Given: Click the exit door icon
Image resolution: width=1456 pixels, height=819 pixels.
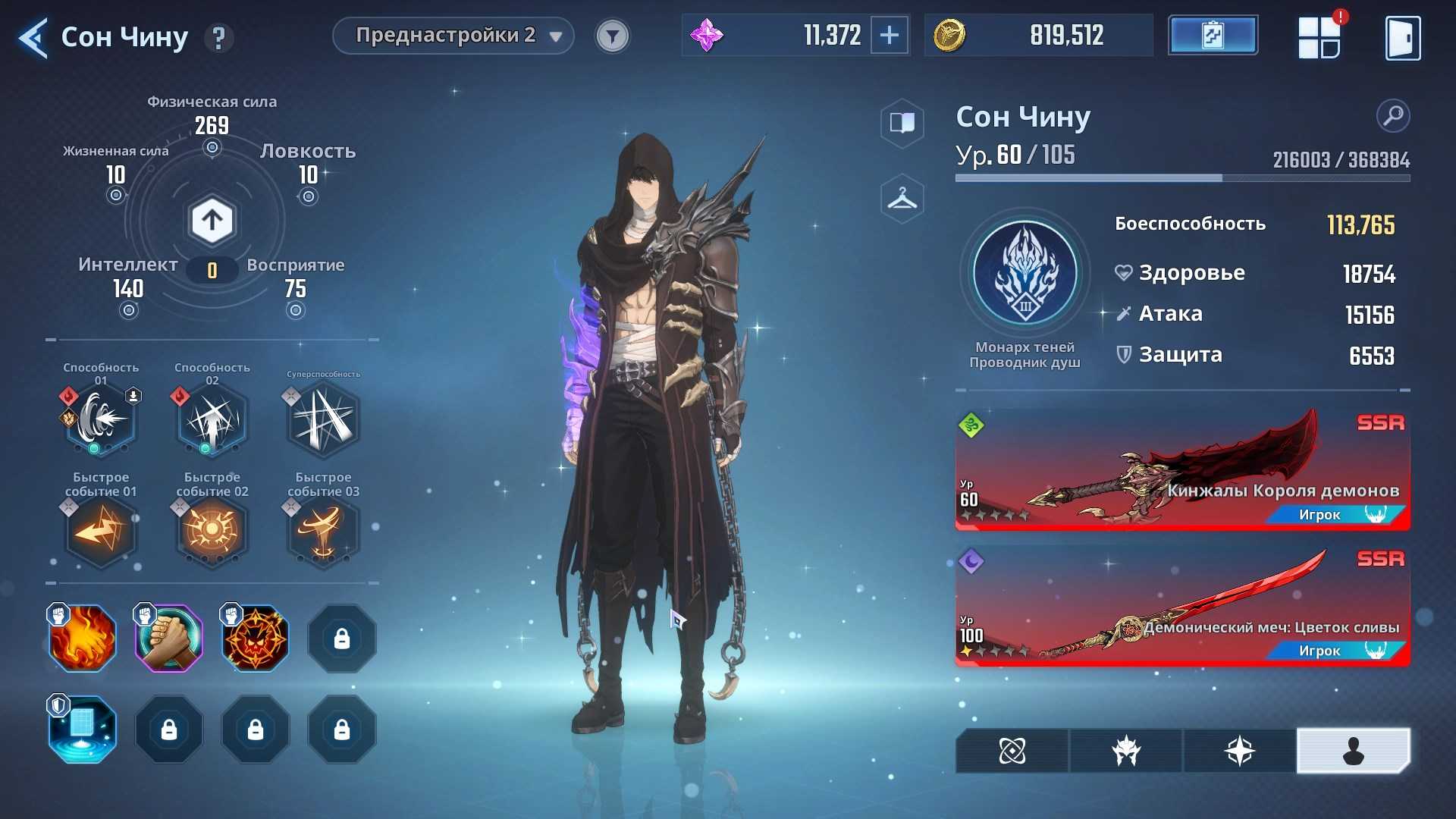Looking at the screenshot, I should pyautogui.click(x=1402, y=38).
